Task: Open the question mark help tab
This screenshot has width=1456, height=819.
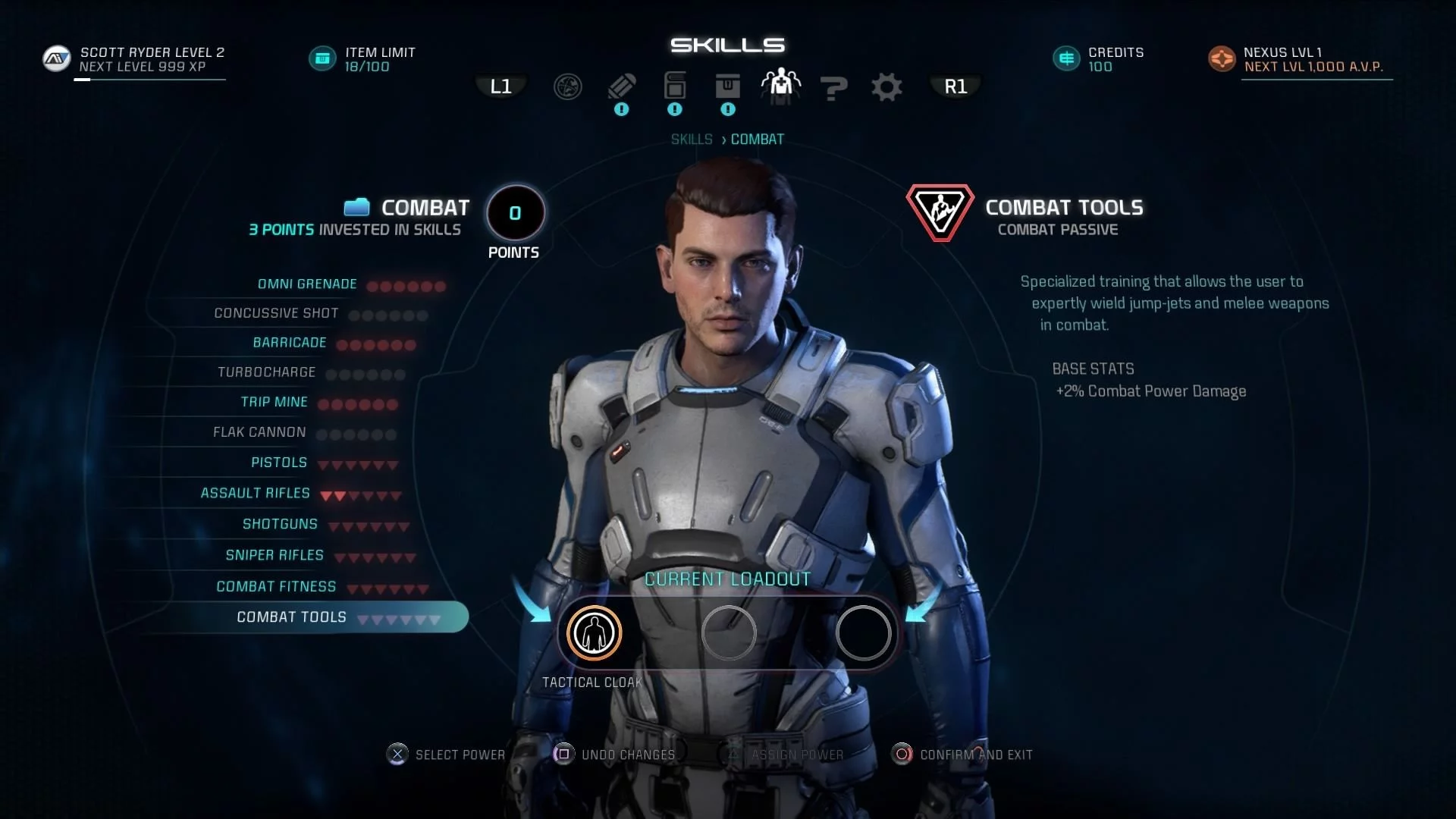Action: tap(833, 88)
